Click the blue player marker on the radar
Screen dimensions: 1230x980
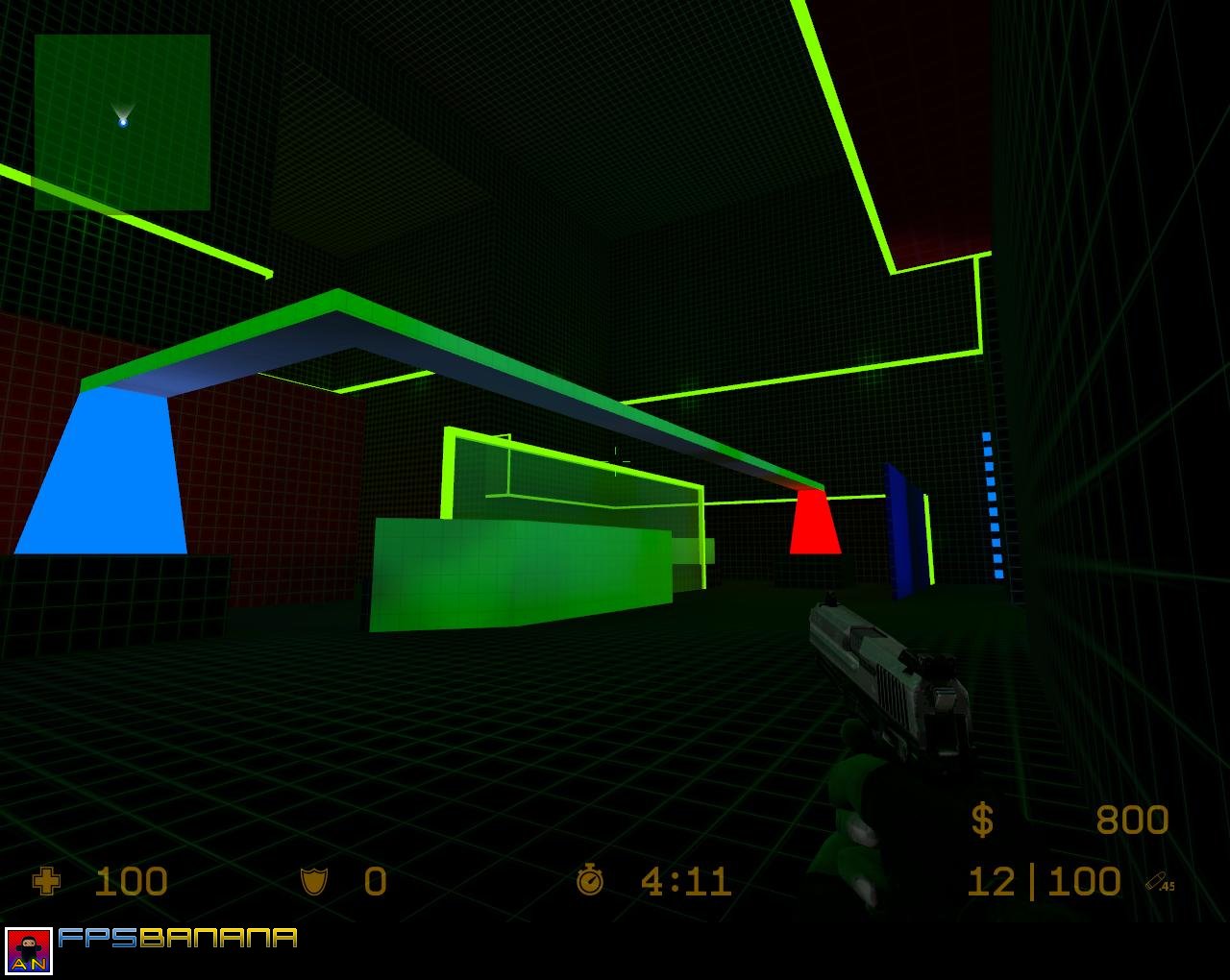coord(122,121)
